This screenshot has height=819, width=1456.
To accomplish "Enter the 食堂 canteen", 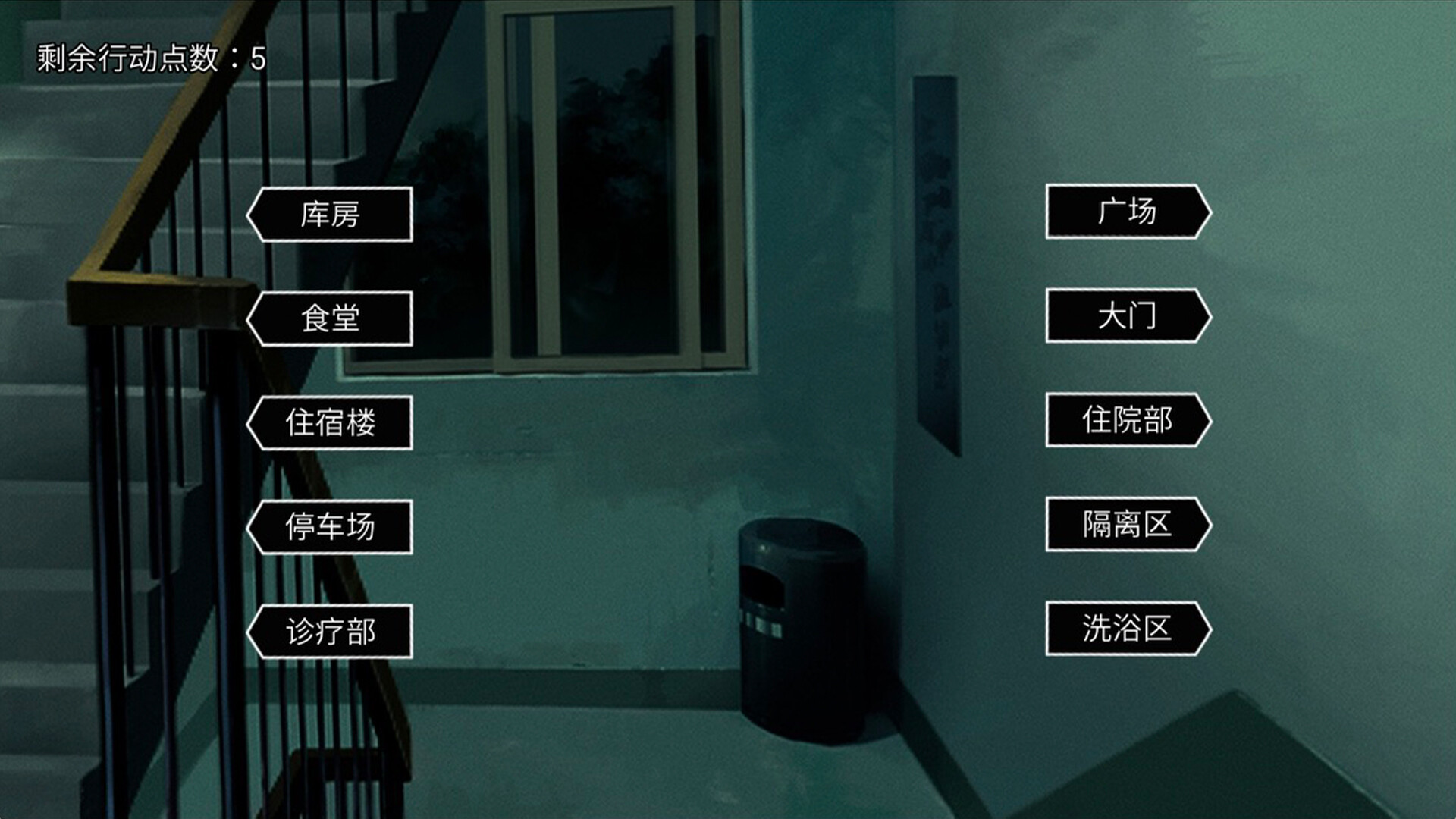I will [331, 320].
